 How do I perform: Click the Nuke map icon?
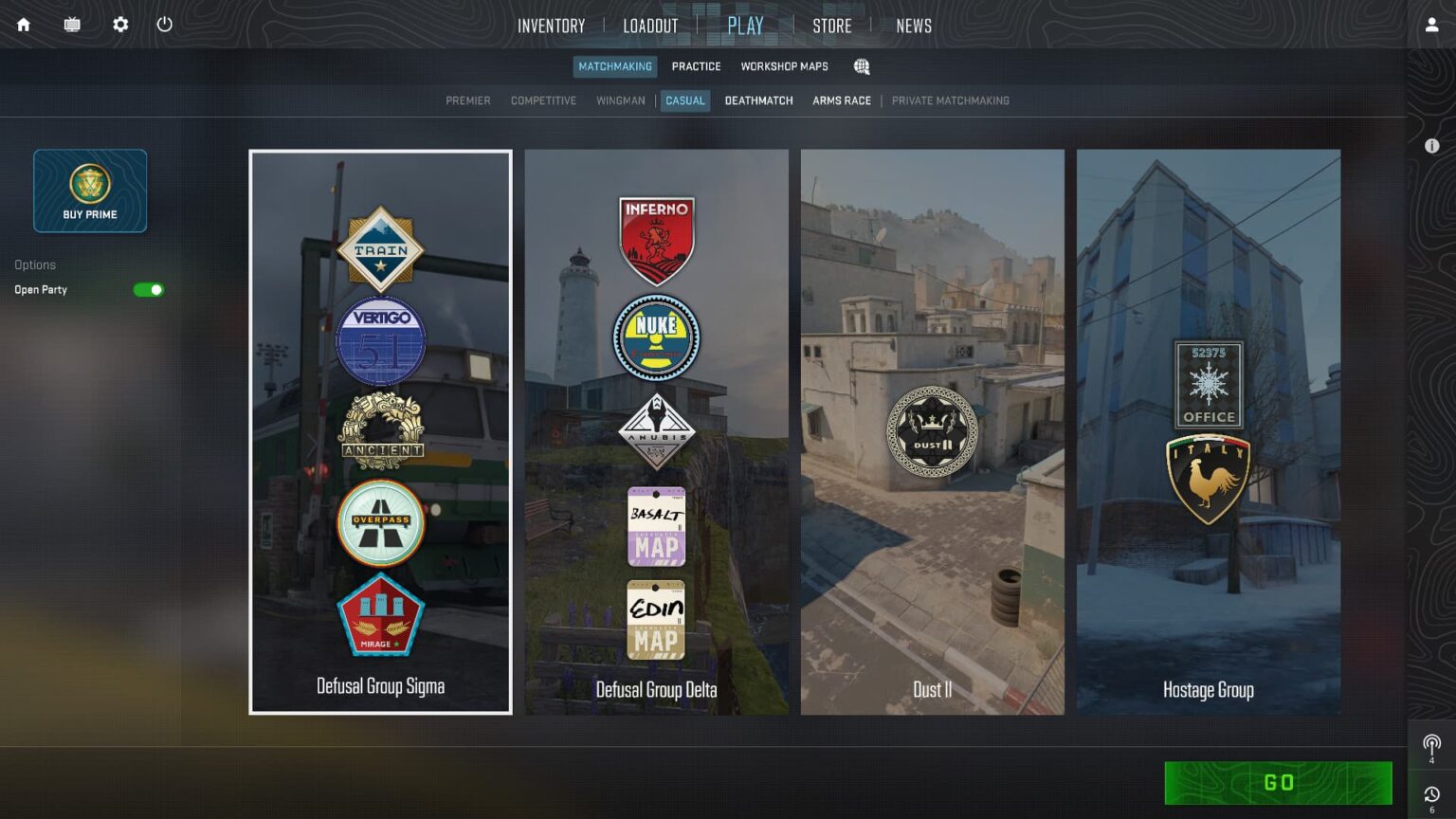click(x=656, y=337)
